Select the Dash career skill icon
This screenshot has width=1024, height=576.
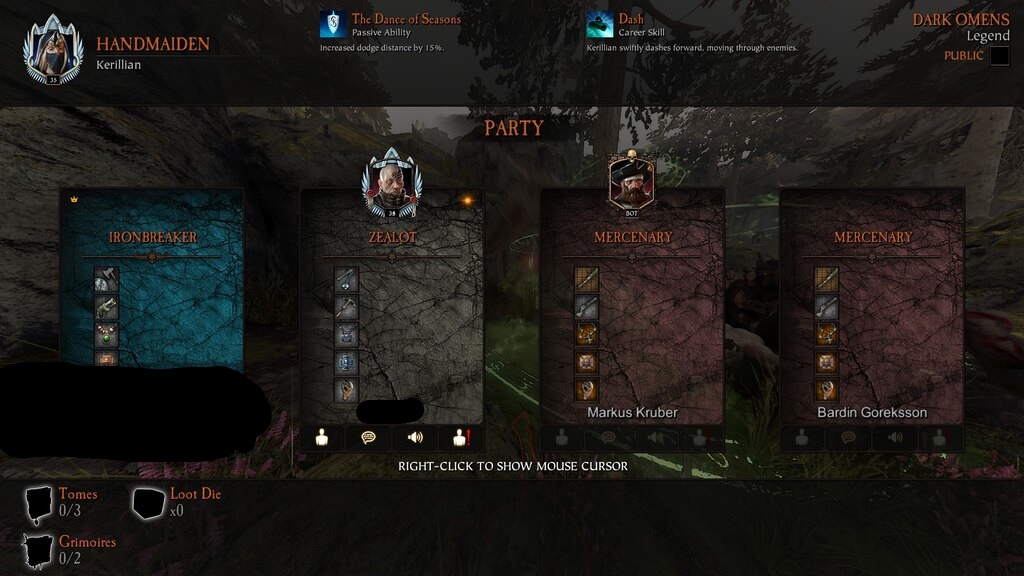[600, 24]
